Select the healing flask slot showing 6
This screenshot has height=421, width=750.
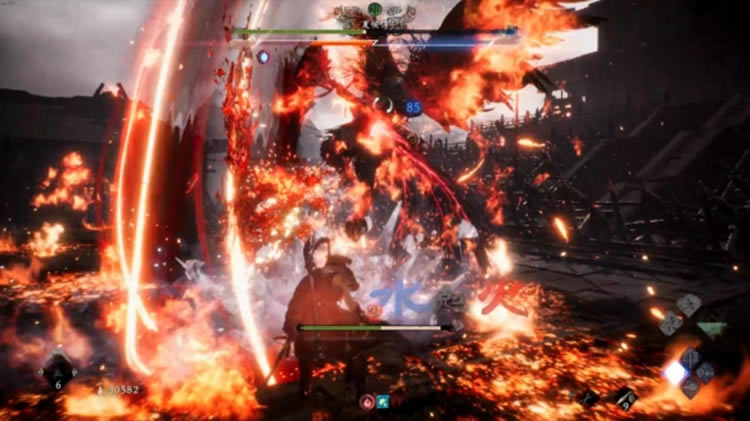click(x=57, y=371)
